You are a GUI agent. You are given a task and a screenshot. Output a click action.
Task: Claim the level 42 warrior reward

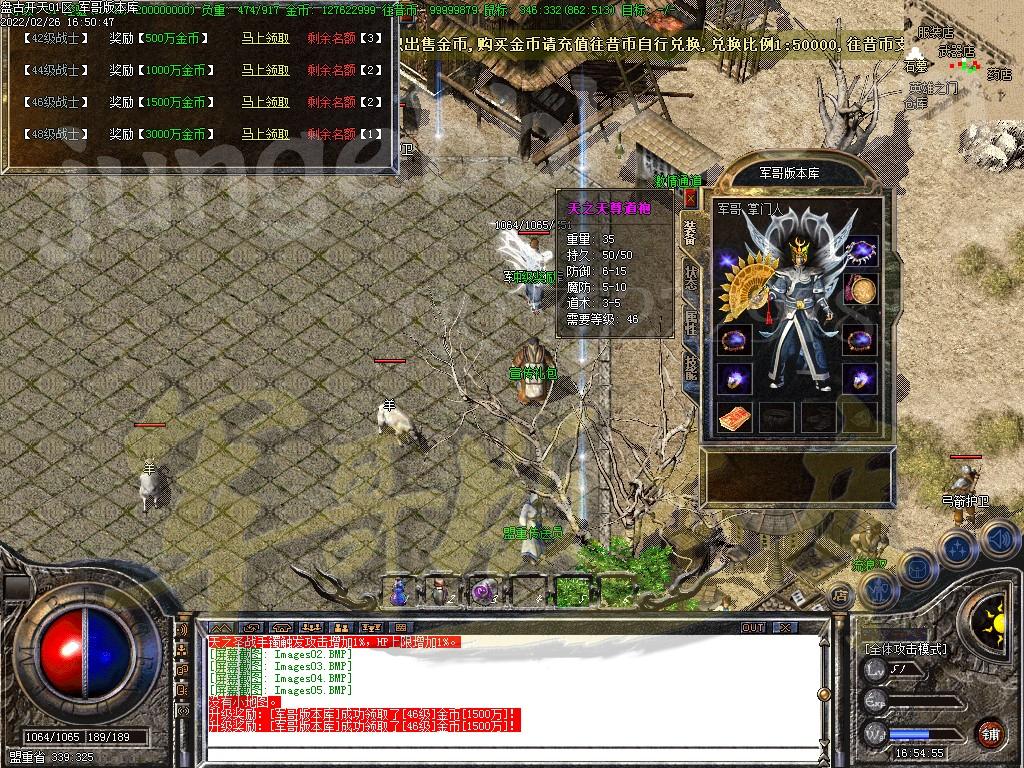pyautogui.click(x=265, y=39)
